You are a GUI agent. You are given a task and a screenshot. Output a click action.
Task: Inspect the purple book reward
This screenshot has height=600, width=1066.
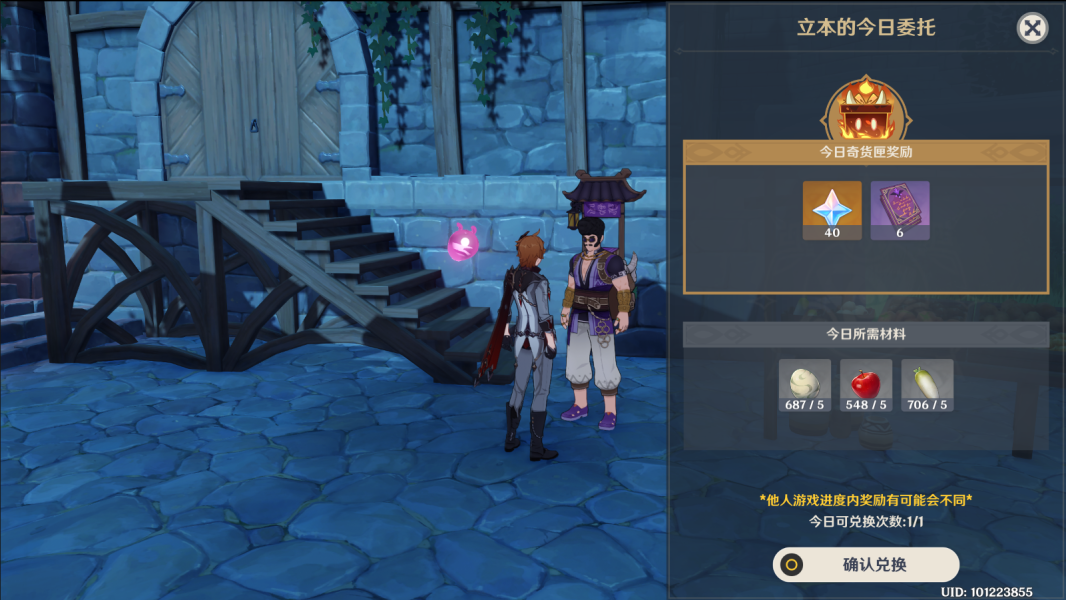900,210
